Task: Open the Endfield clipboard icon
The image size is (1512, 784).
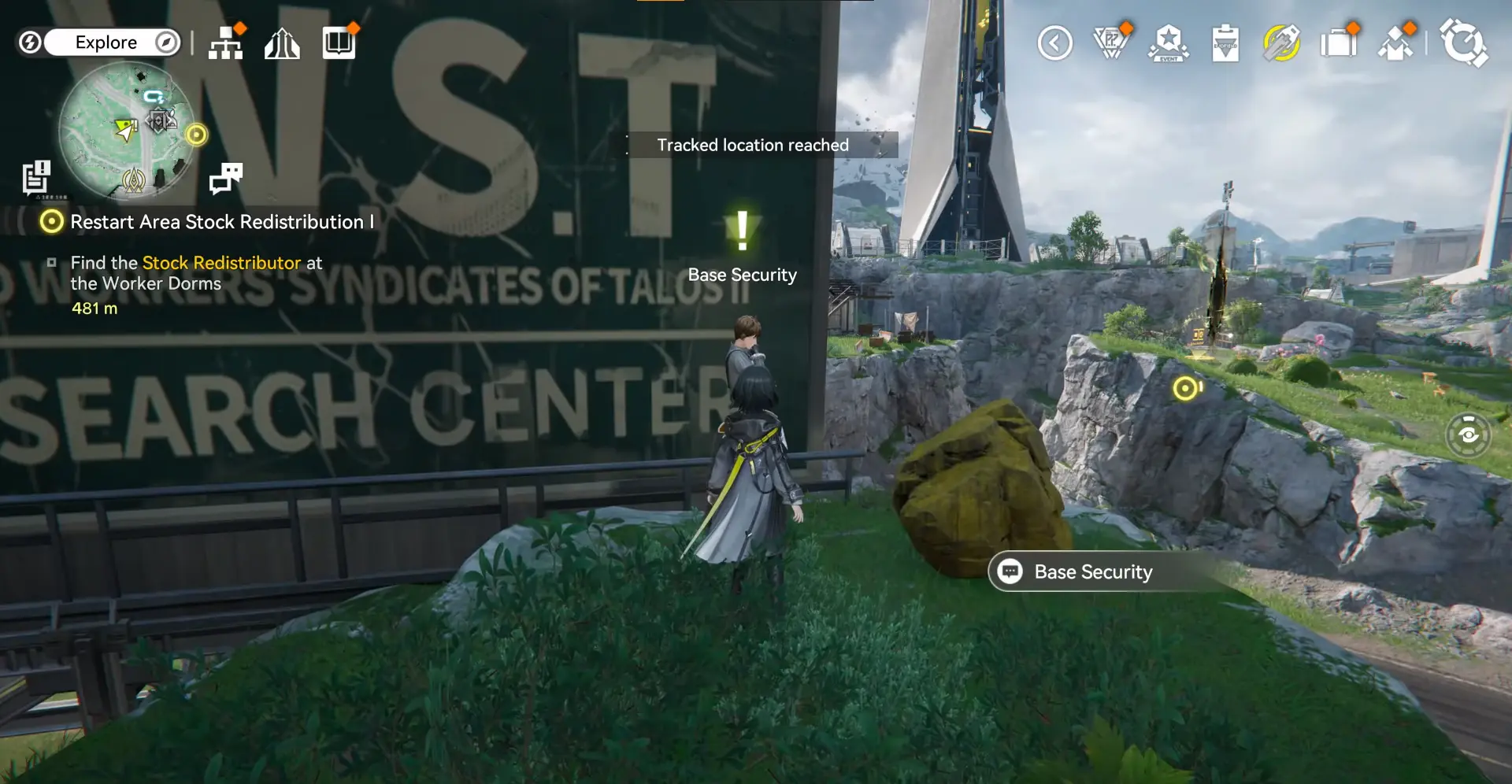Action: click(x=1225, y=43)
